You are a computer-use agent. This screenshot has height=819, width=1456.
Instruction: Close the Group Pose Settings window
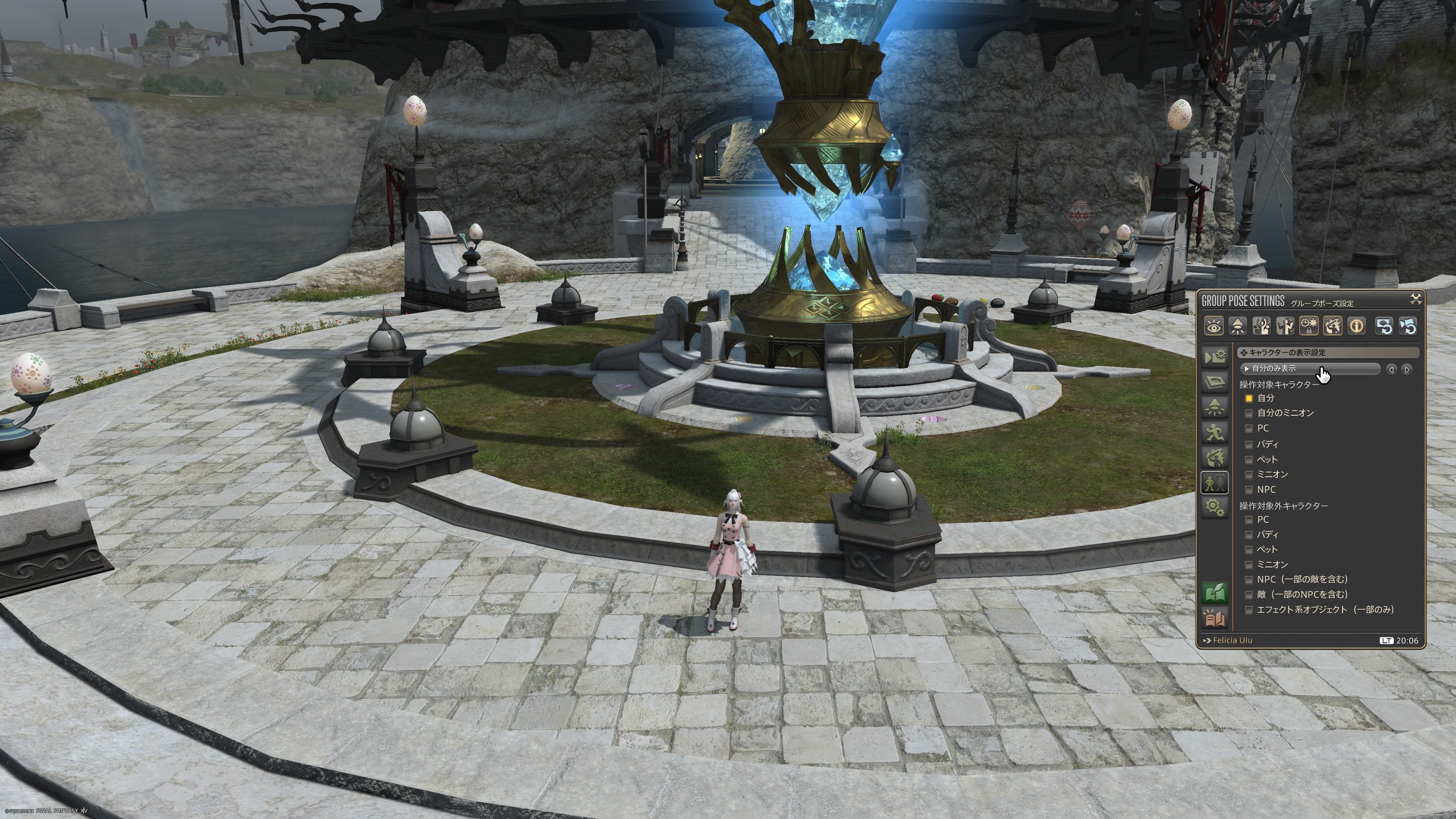point(1415,299)
